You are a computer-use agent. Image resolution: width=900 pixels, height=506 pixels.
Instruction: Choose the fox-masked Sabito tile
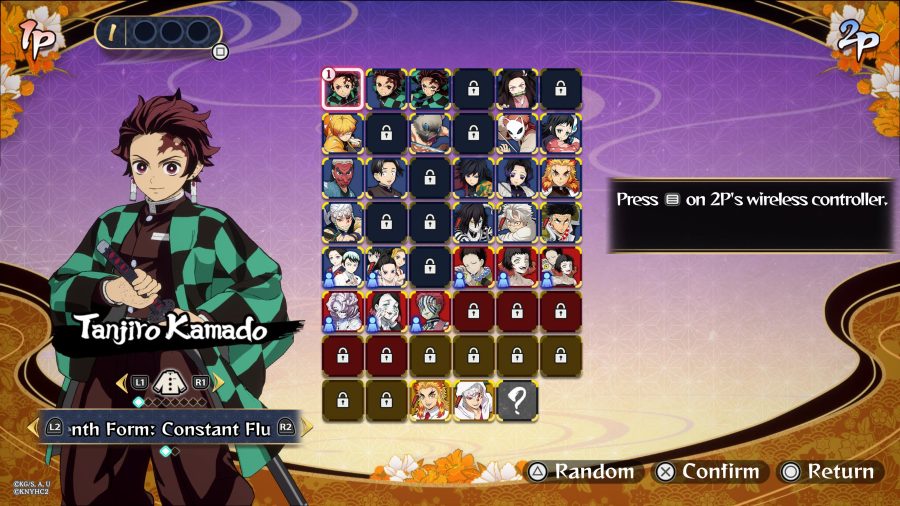tap(518, 133)
